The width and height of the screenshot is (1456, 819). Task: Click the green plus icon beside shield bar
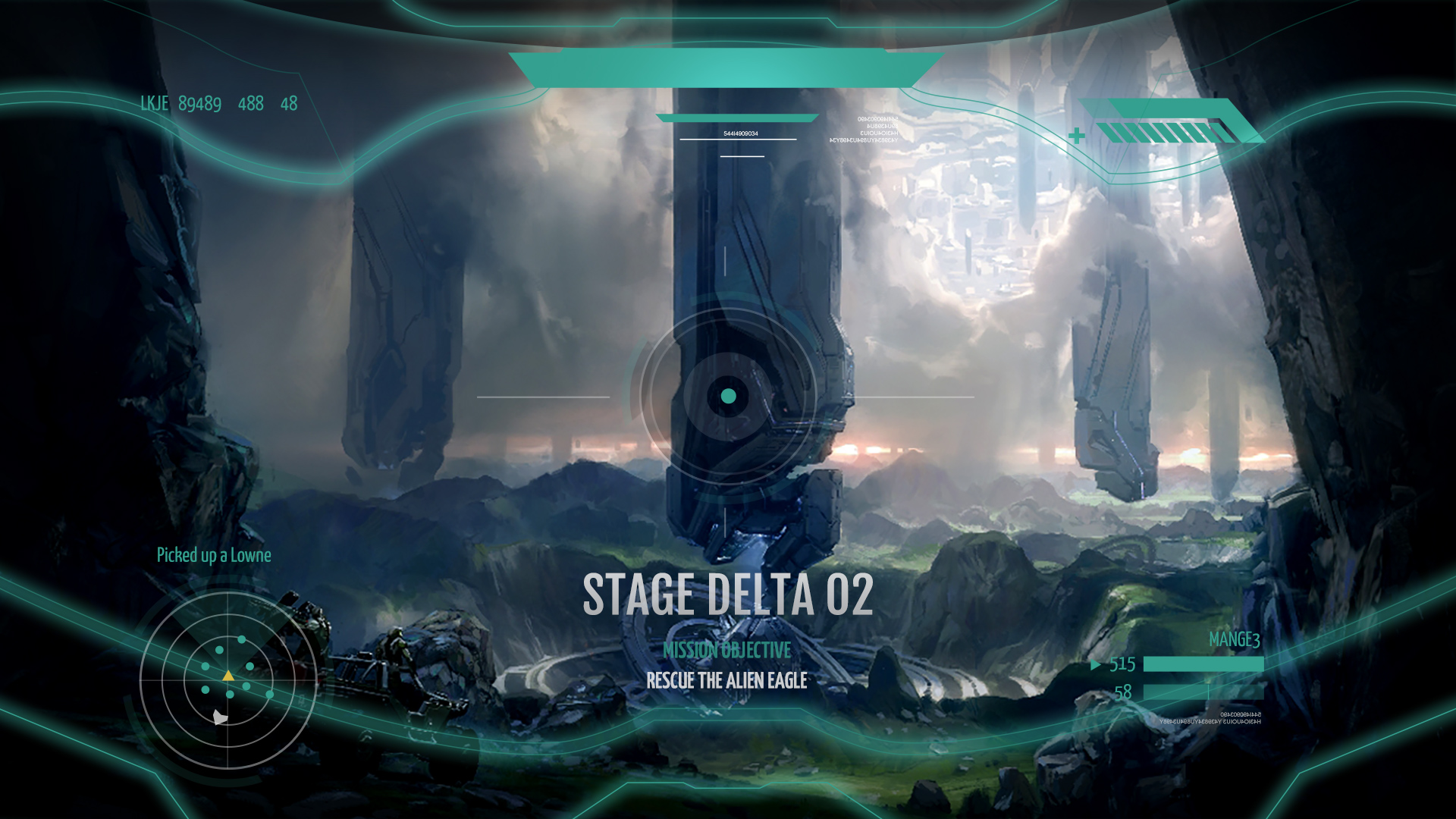coord(1076,136)
